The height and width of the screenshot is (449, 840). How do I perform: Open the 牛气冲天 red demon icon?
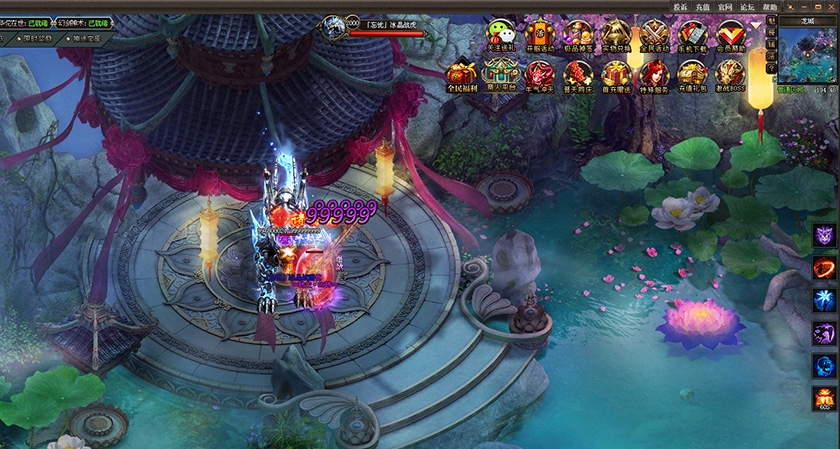539,74
